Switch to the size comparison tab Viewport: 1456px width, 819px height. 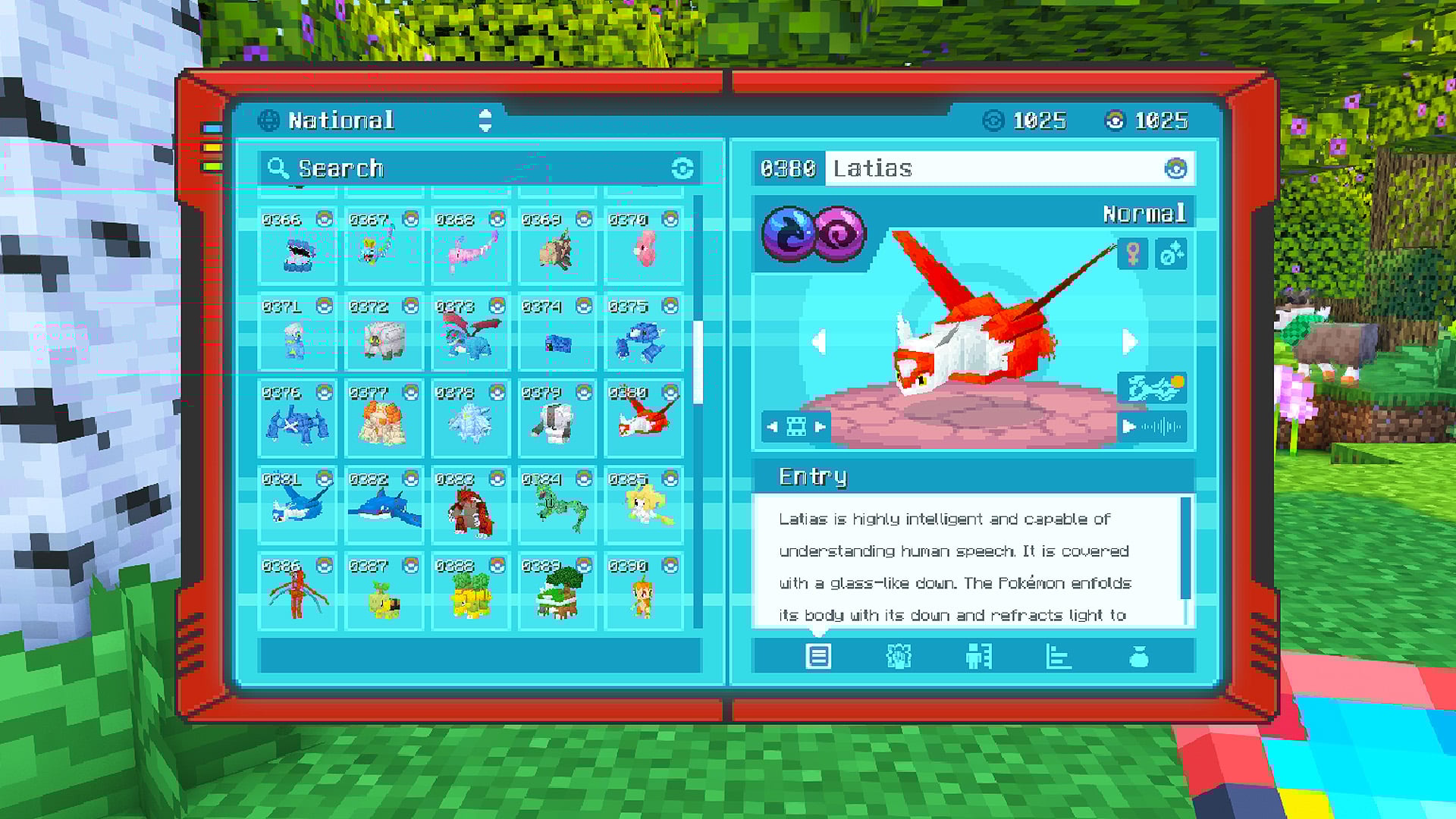tap(978, 657)
